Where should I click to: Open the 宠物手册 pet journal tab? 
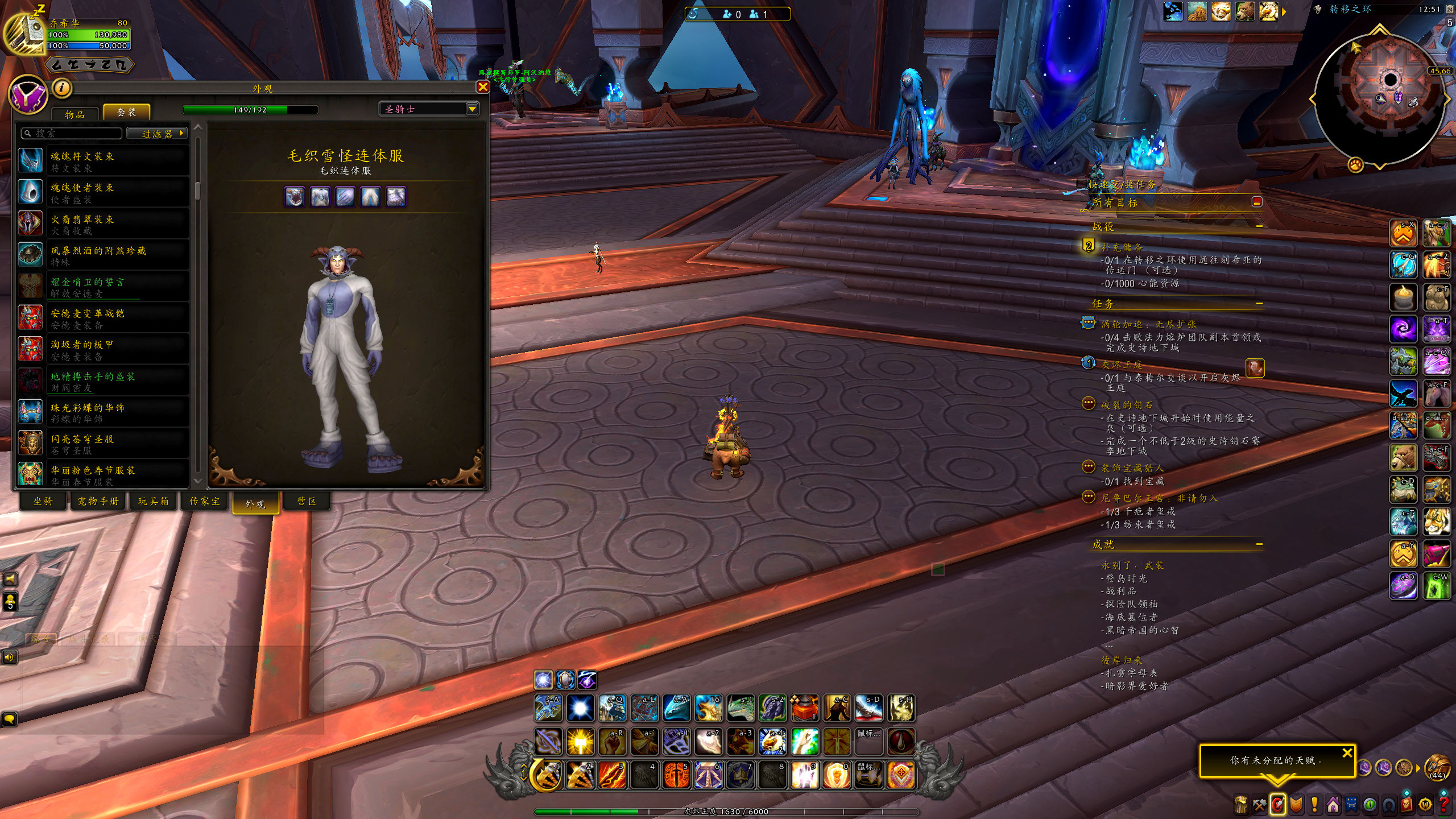point(98,501)
